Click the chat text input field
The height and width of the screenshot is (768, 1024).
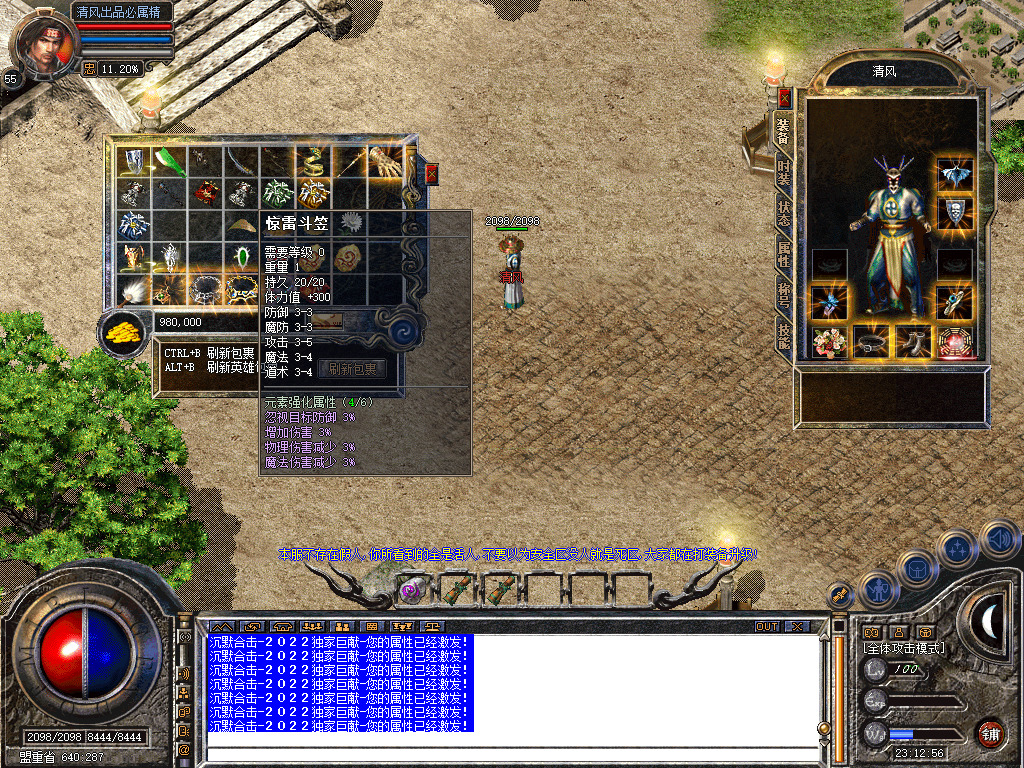(x=510, y=754)
